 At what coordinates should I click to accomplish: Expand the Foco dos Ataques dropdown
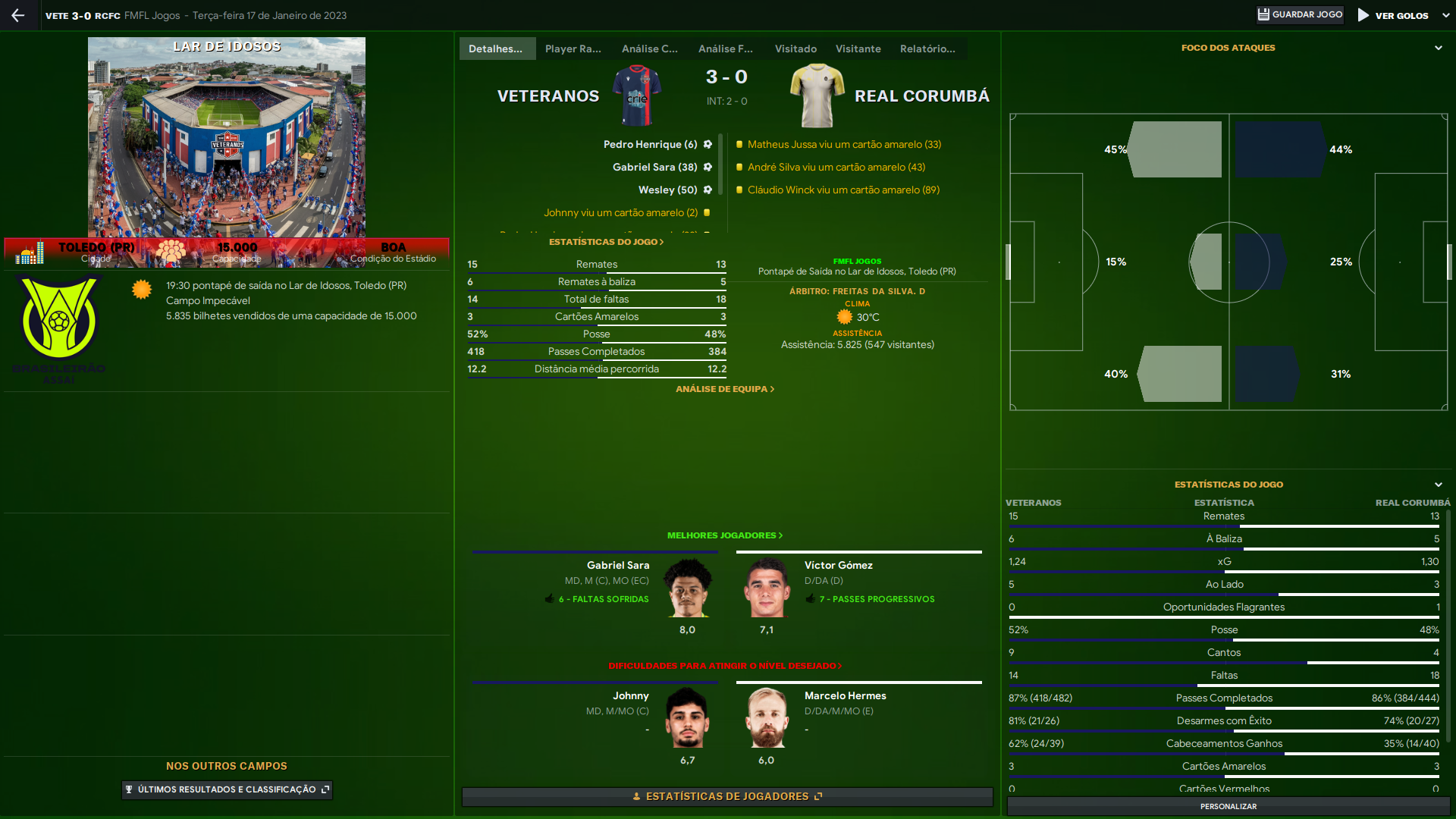pos(1438,48)
